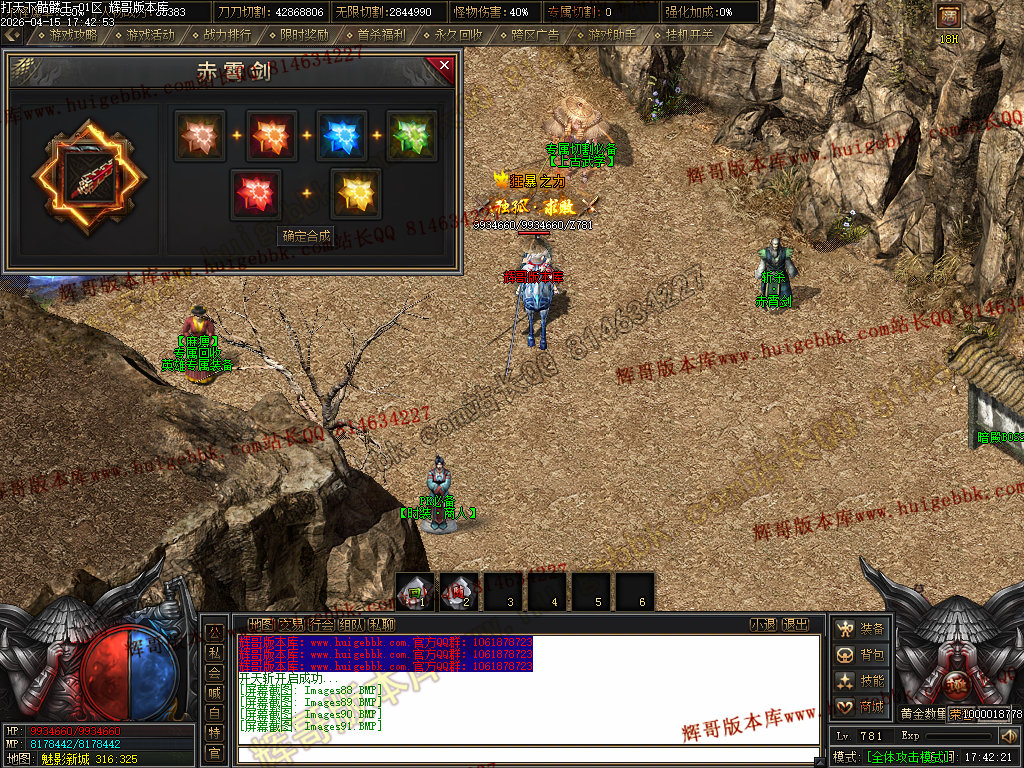
Task: Close the 赤霄剑 crafting panel
Action: [x=443, y=66]
